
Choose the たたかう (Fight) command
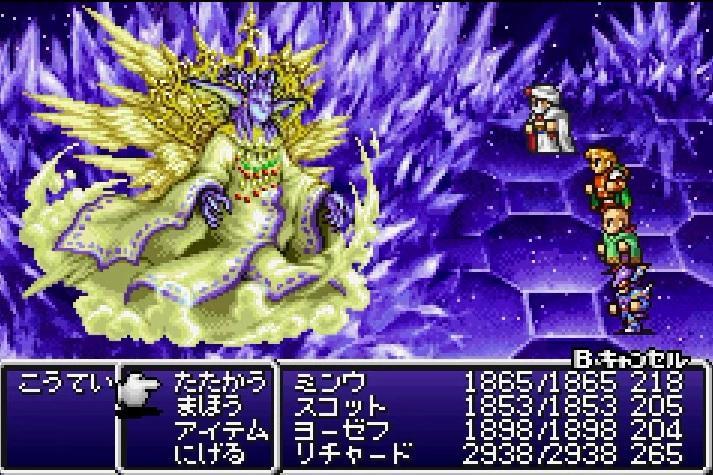point(220,382)
